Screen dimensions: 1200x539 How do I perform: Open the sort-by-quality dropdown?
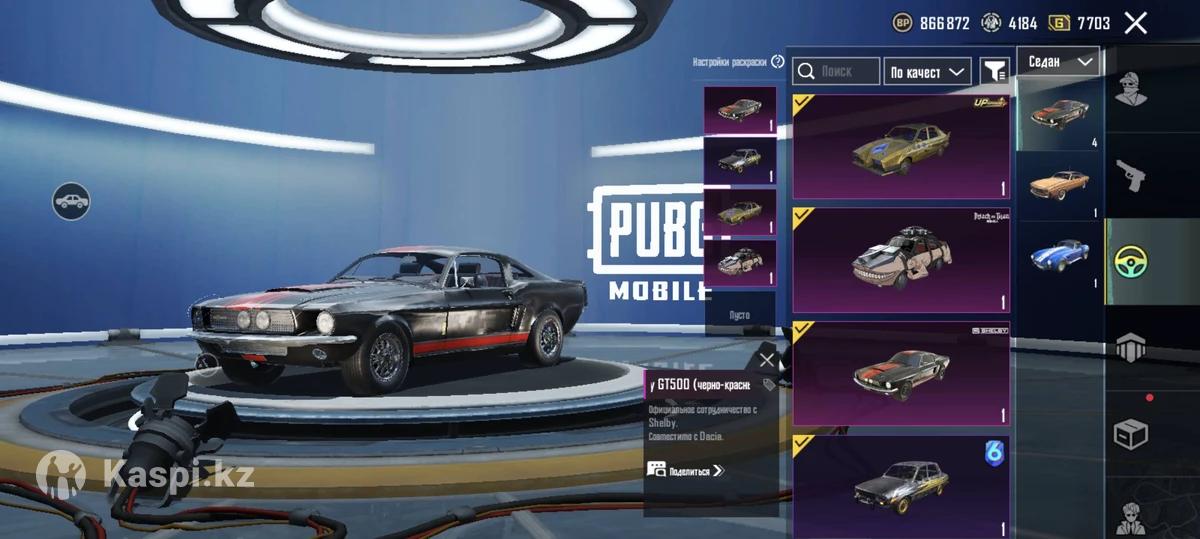coord(927,71)
